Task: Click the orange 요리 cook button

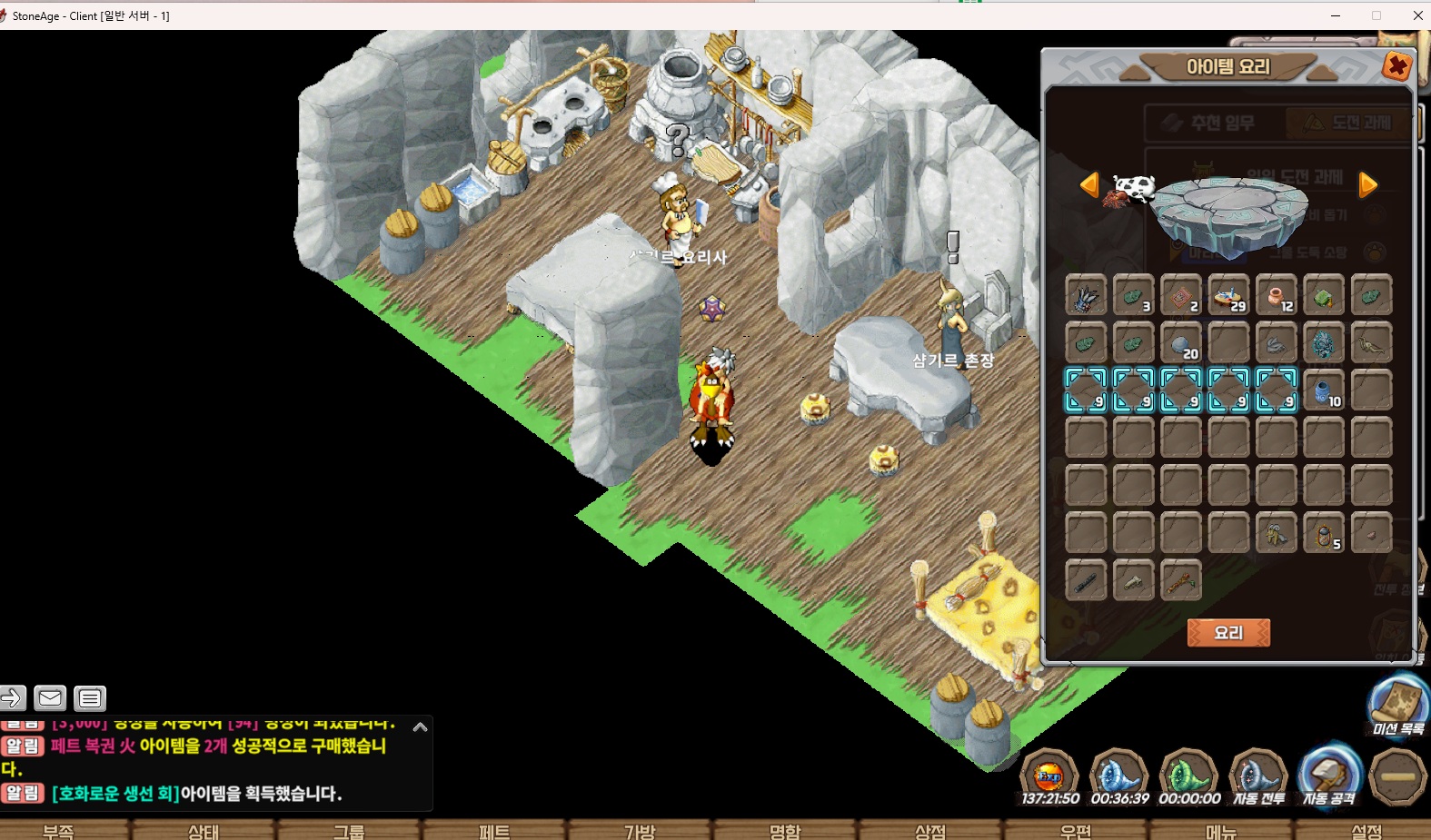Action: 1228,632
